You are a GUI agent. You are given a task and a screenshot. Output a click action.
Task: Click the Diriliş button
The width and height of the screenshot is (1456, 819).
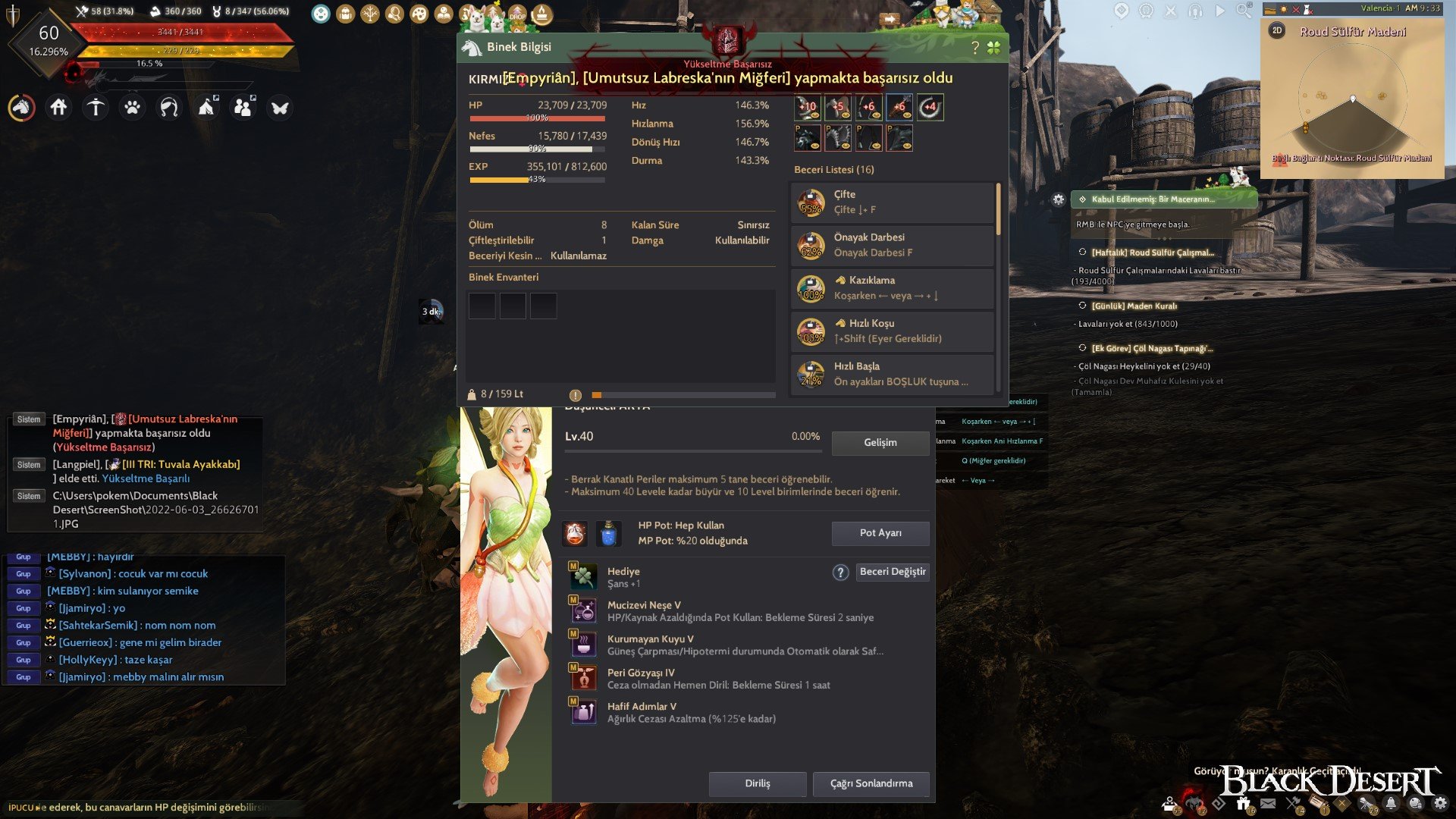pos(757,784)
